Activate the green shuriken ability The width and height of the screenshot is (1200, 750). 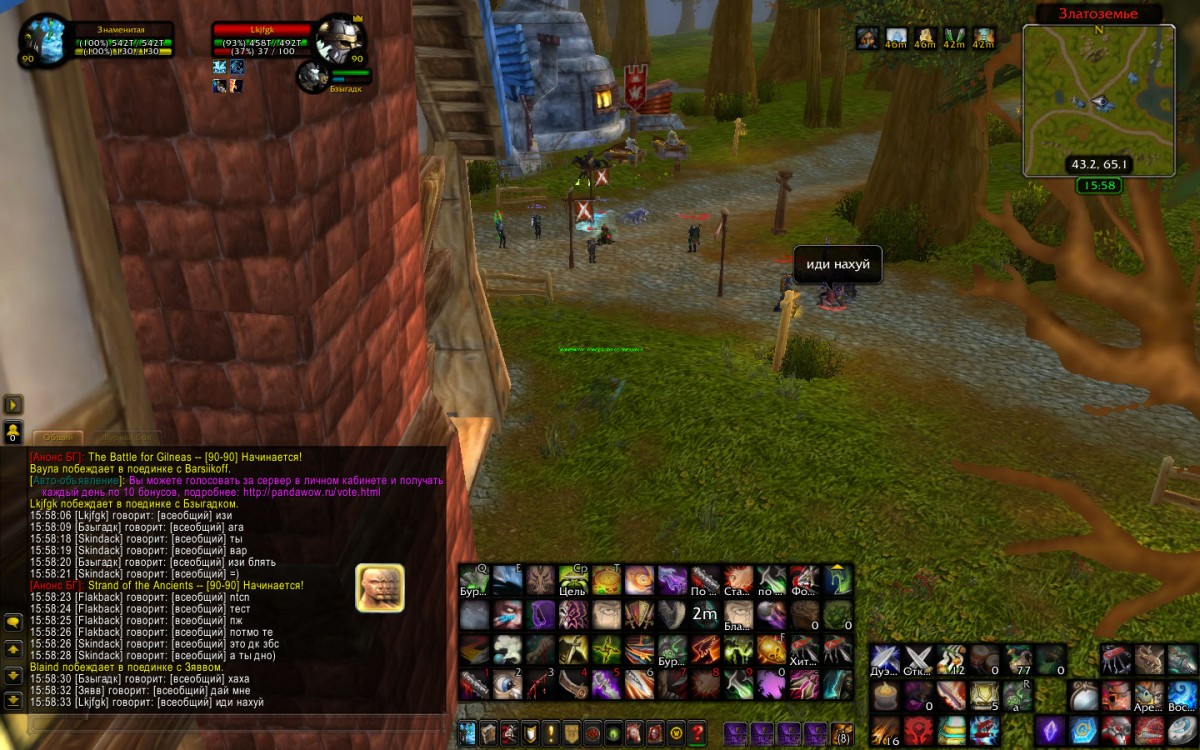[606, 649]
